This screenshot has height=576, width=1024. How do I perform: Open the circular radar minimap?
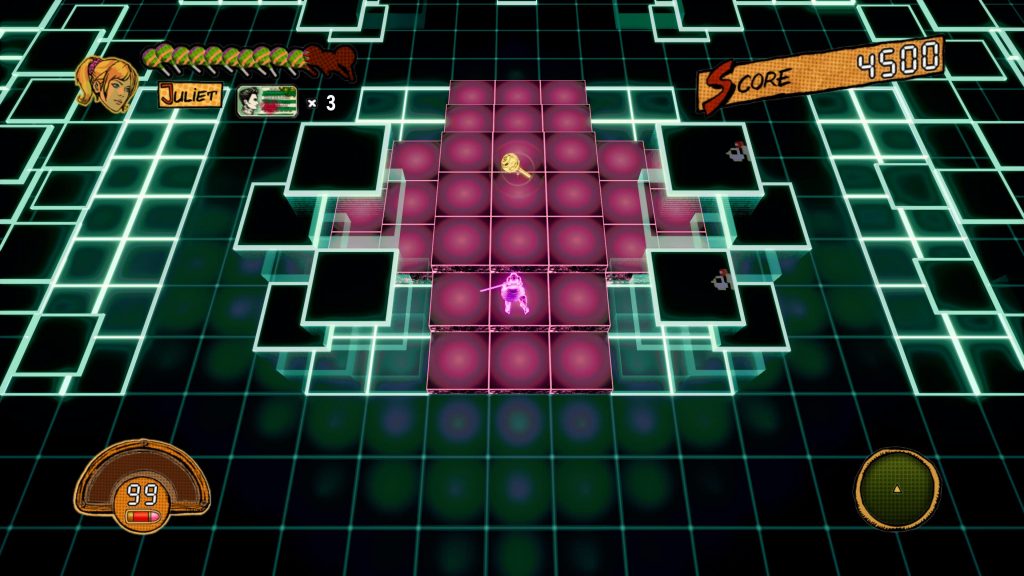(x=897, y=488)
